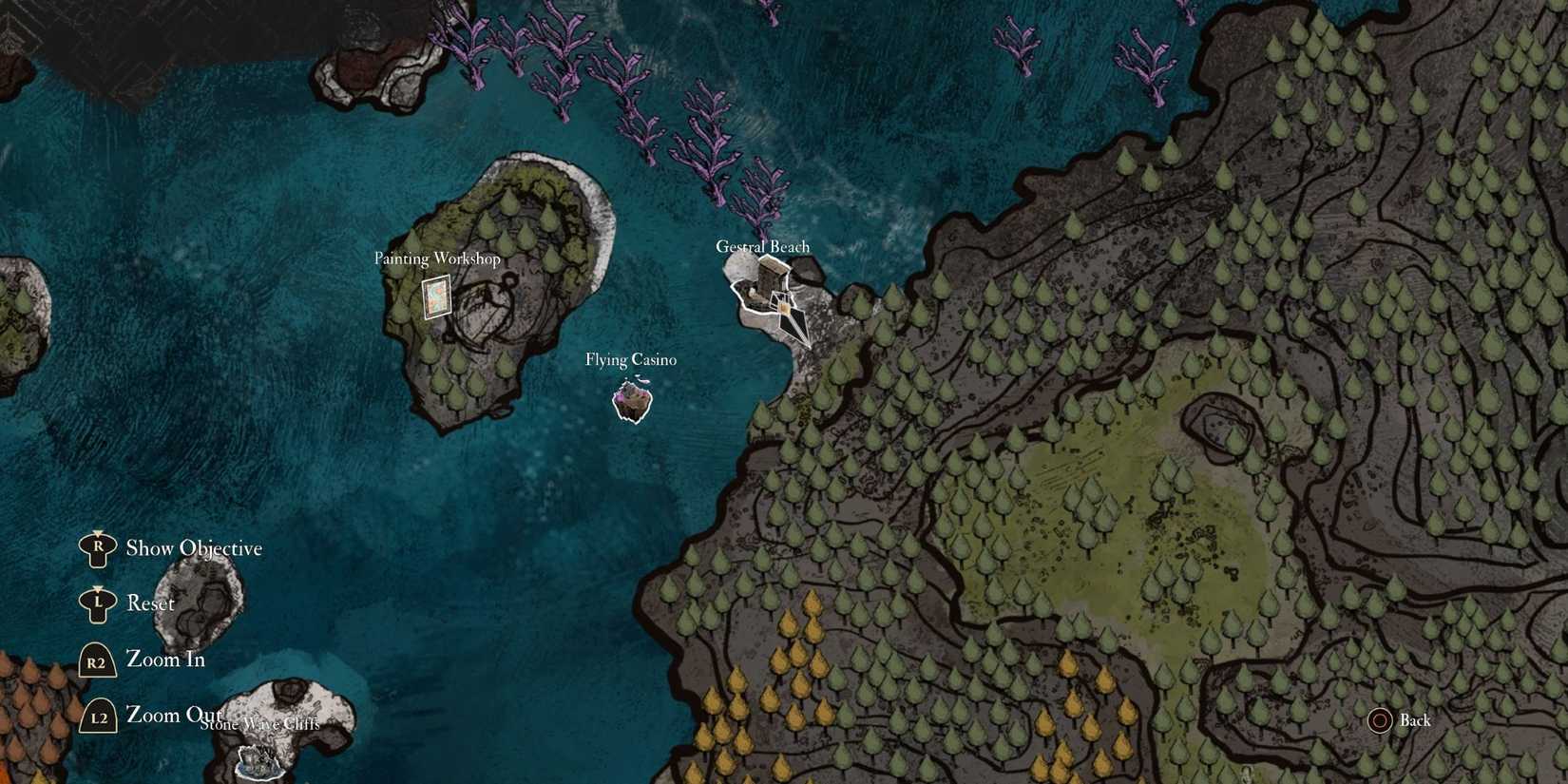Screen dimensions: 1568x784
Task: Toggle Show Objective on the map
Action: pyautogui.click(x=193, y=548)
